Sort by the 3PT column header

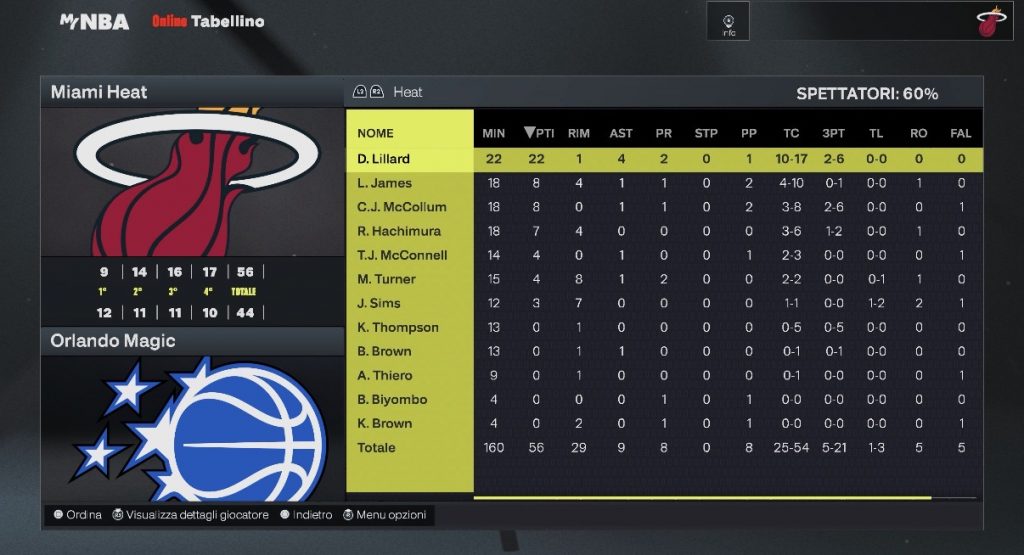point(833,133)
